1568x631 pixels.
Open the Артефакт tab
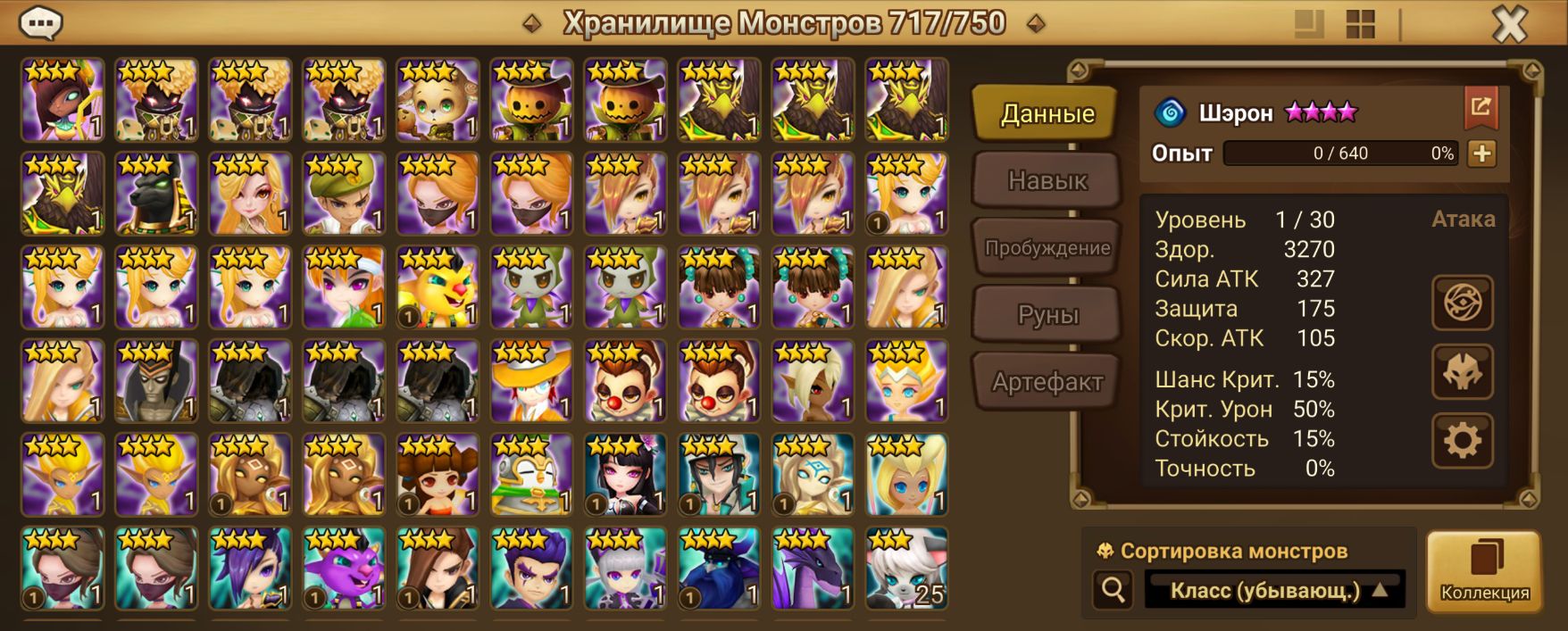point(1047,382)
